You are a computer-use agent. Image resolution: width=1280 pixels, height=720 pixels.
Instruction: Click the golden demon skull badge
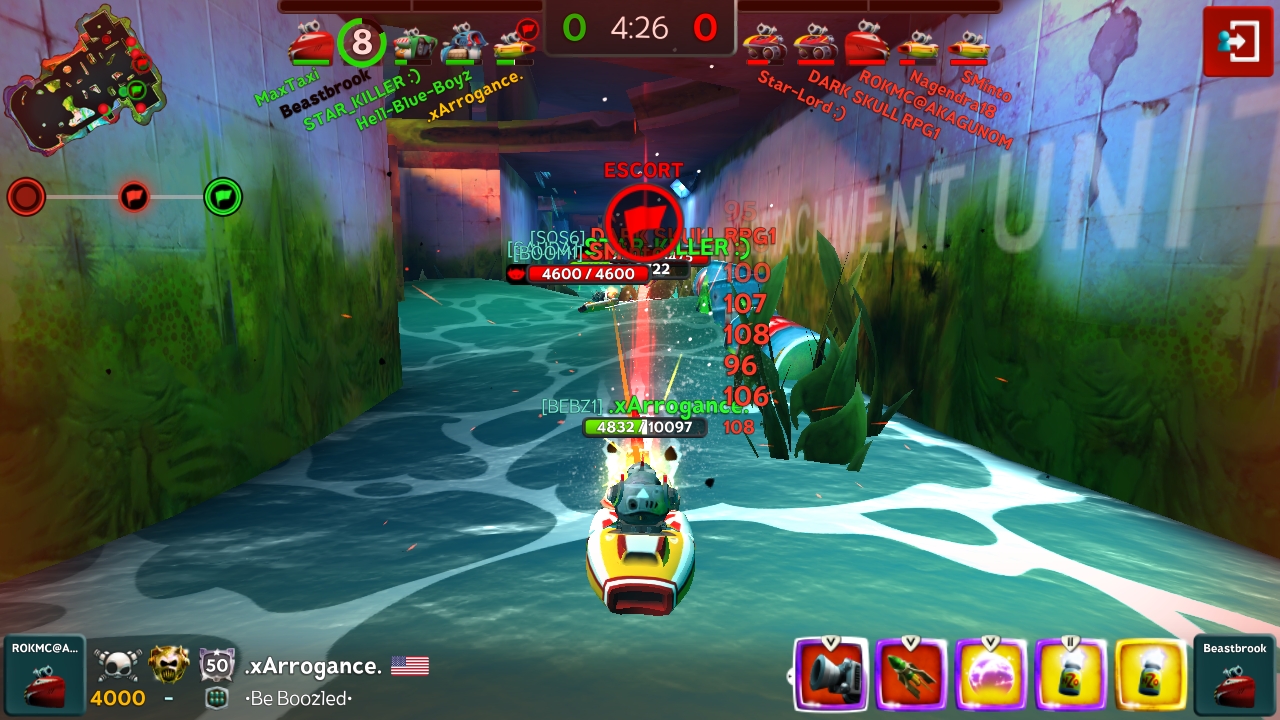(x=169, y=665)
